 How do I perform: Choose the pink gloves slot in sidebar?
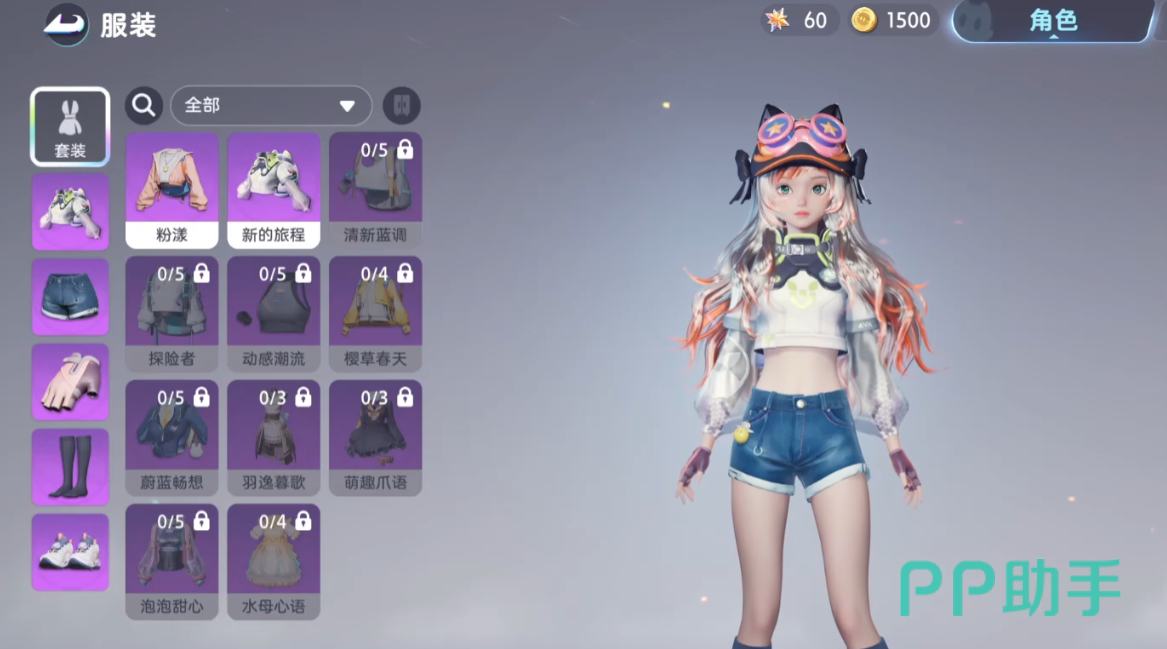pyautogui.click(x=70, y=382)
